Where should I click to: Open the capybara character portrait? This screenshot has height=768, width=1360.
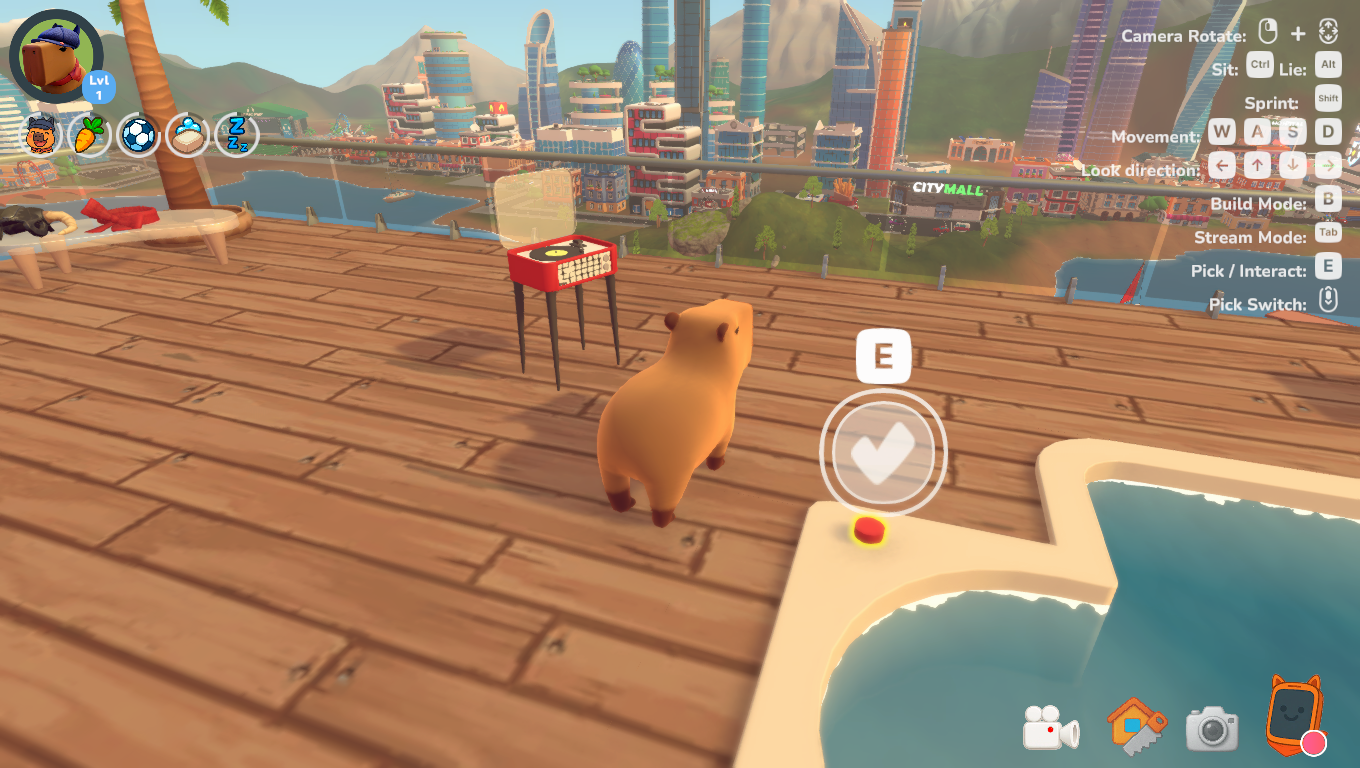pos(55,56)
